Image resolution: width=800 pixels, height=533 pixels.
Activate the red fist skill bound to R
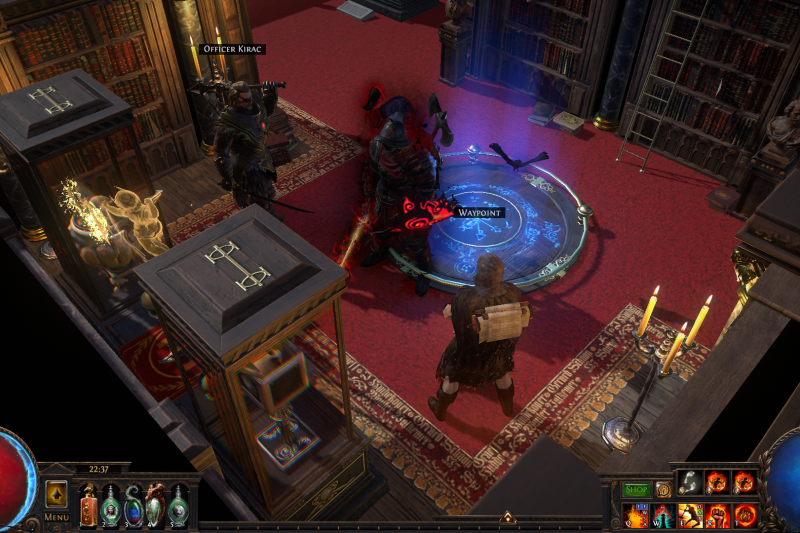pos(717,515)
